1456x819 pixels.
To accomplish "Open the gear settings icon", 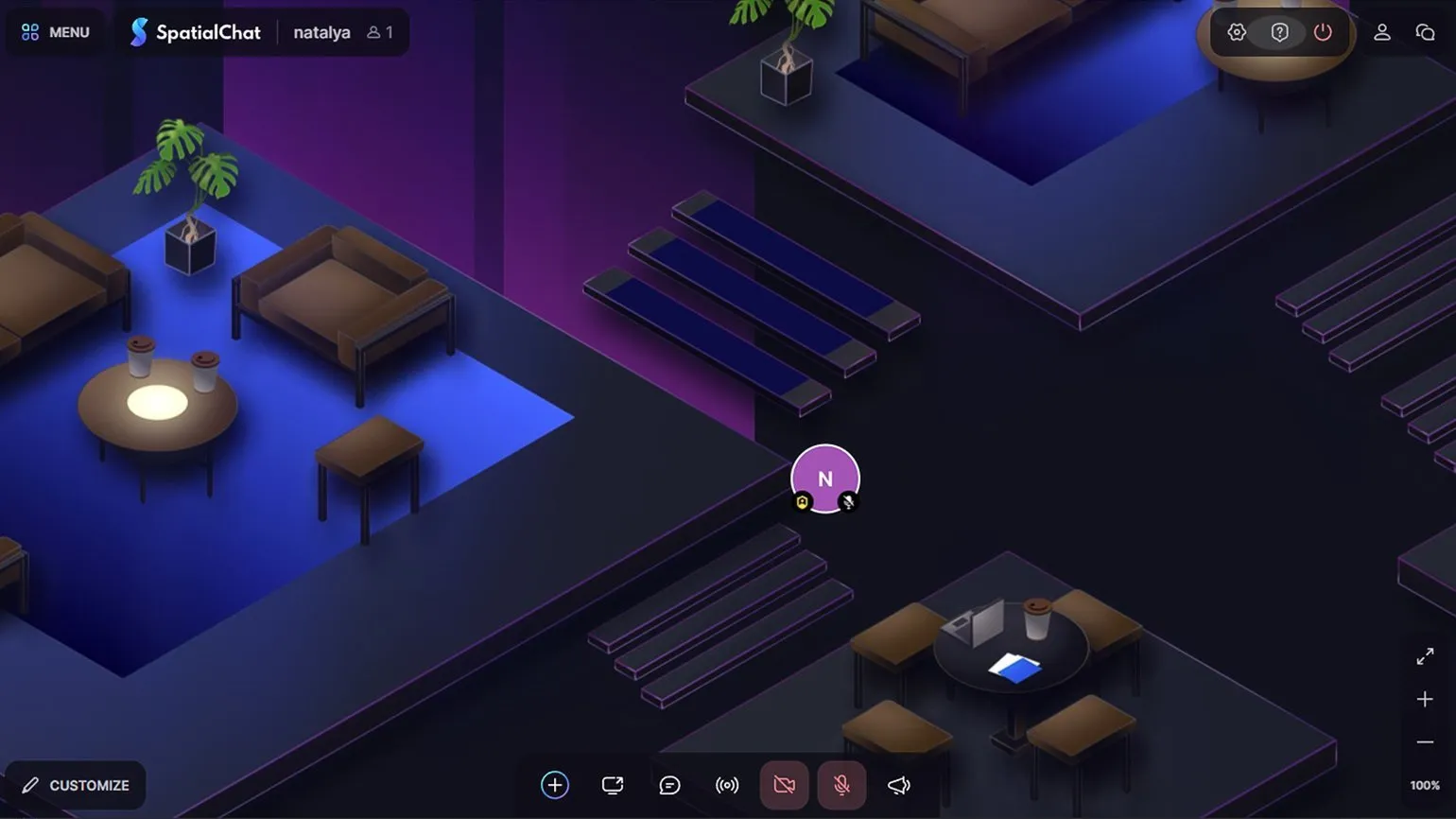I will tap(1237, 32).
